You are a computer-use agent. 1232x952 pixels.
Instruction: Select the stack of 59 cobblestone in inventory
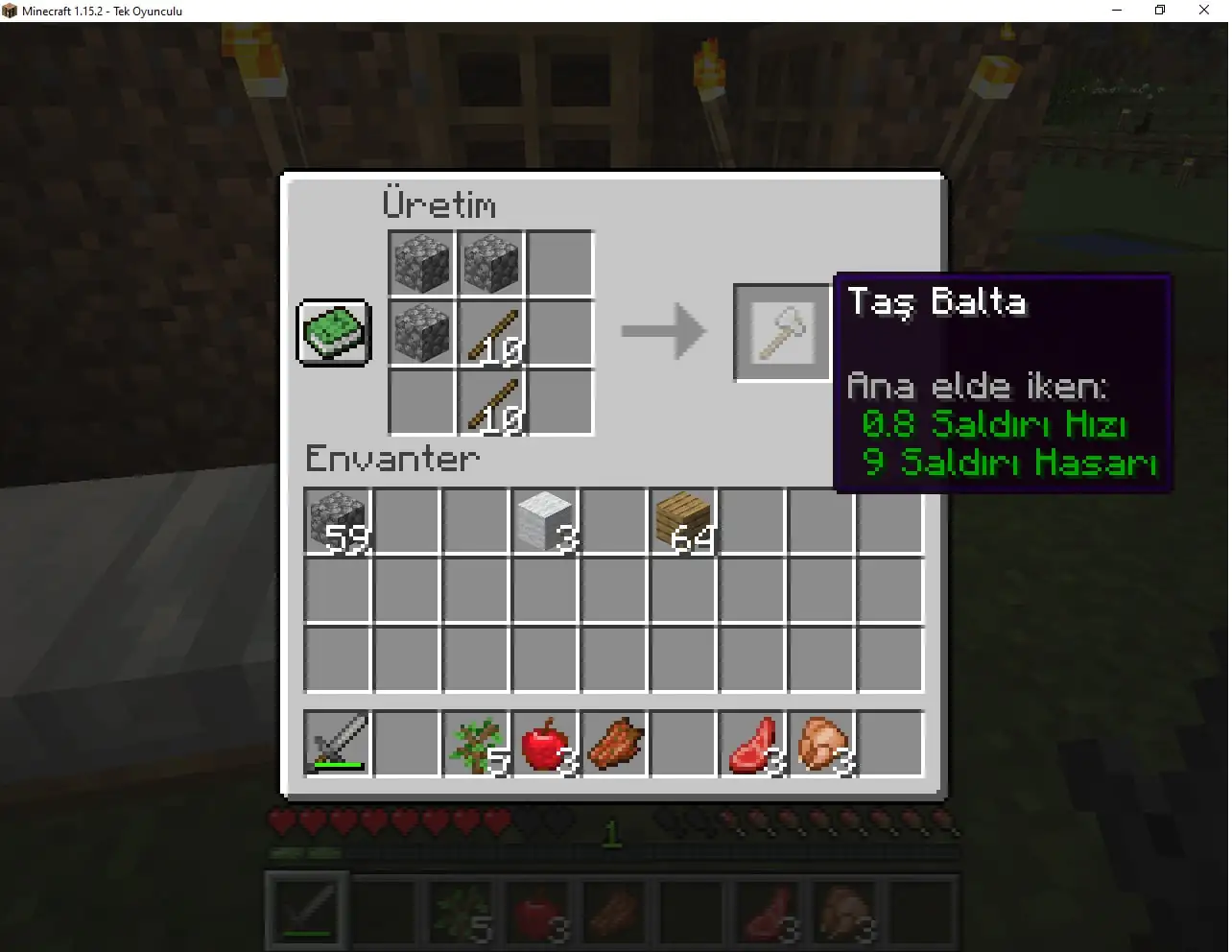click(336, 522)
